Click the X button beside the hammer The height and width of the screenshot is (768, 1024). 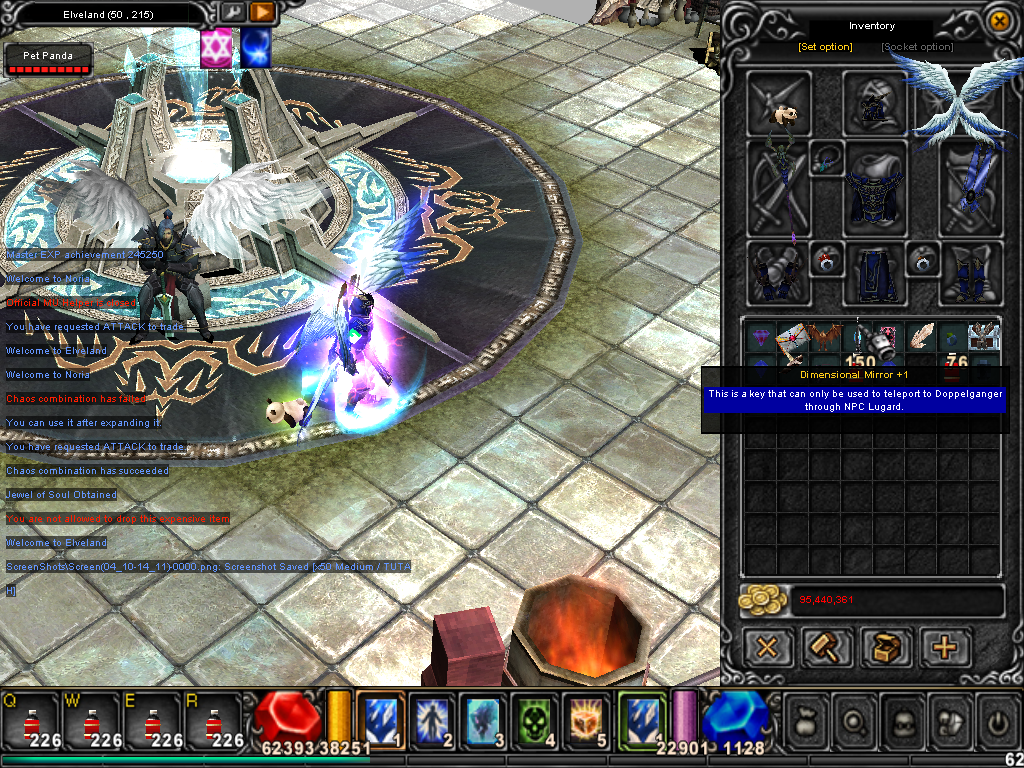pyautogui.click(x=767, y=647)
